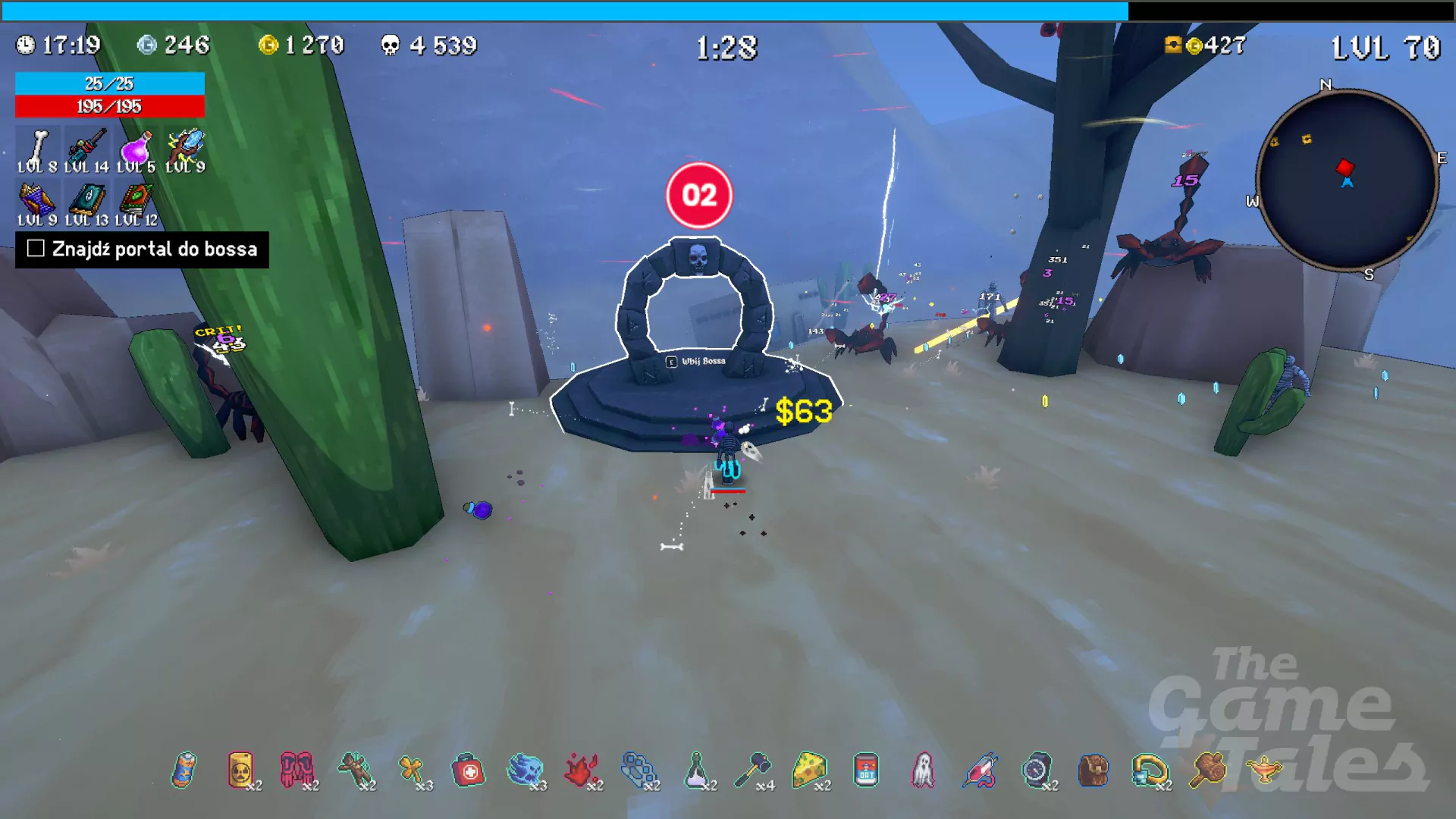
Task: Select the oats can item
Action: (866, 770)
